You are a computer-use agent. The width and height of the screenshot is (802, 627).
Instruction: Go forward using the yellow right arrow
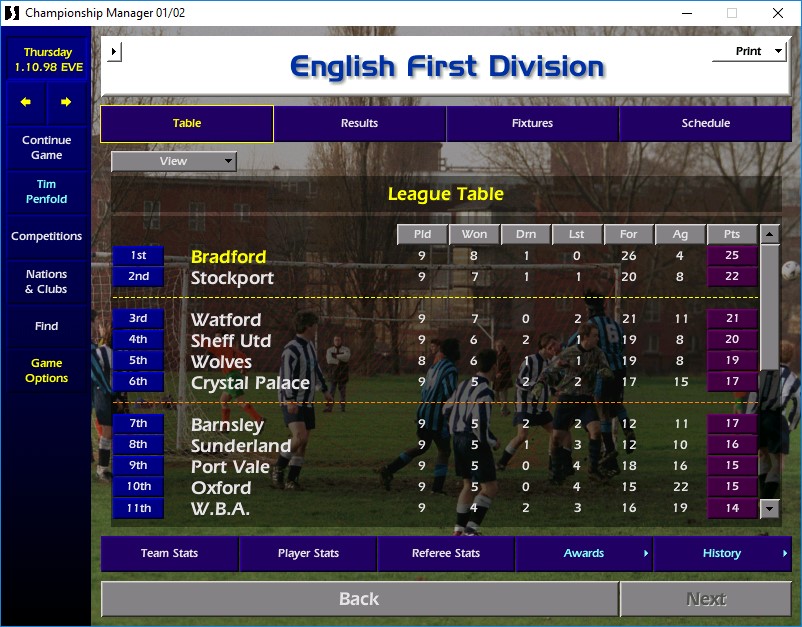click(66, 102)
